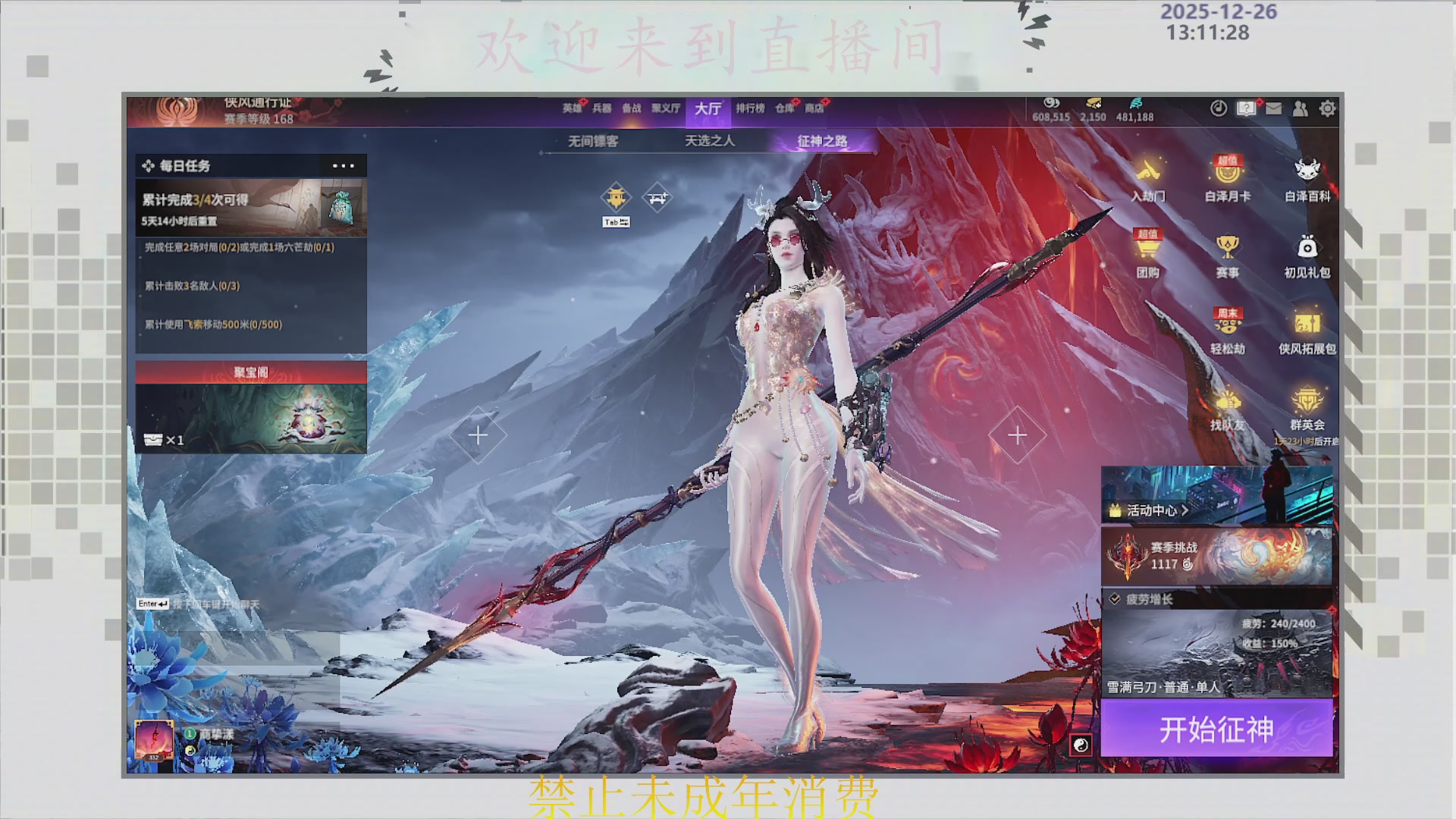
Task: Open the 聚宝阁 treasure banner
Action: [251, 409]
